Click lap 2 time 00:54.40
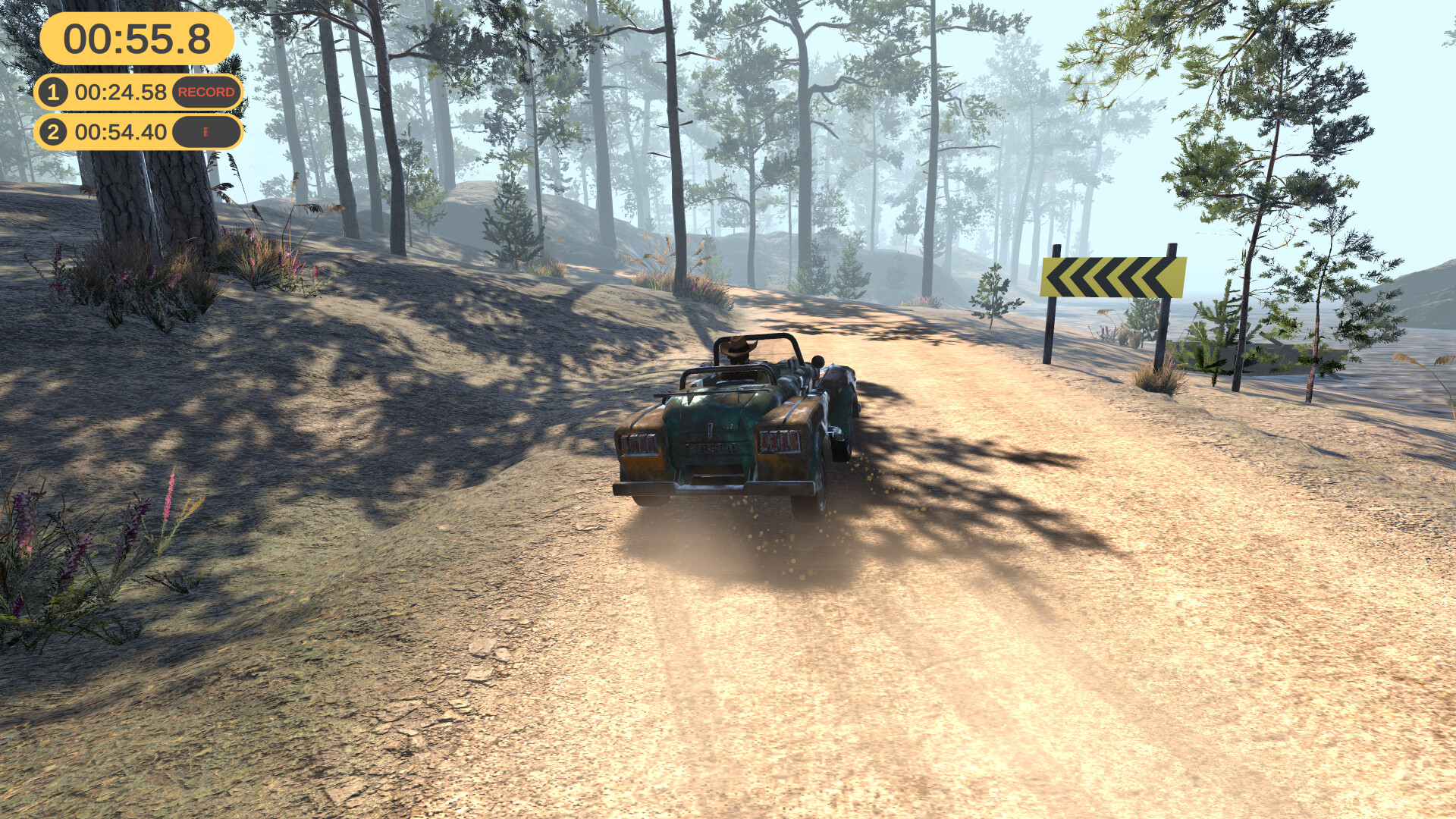Screen dimensions: 1456x819 coord(121,132)
